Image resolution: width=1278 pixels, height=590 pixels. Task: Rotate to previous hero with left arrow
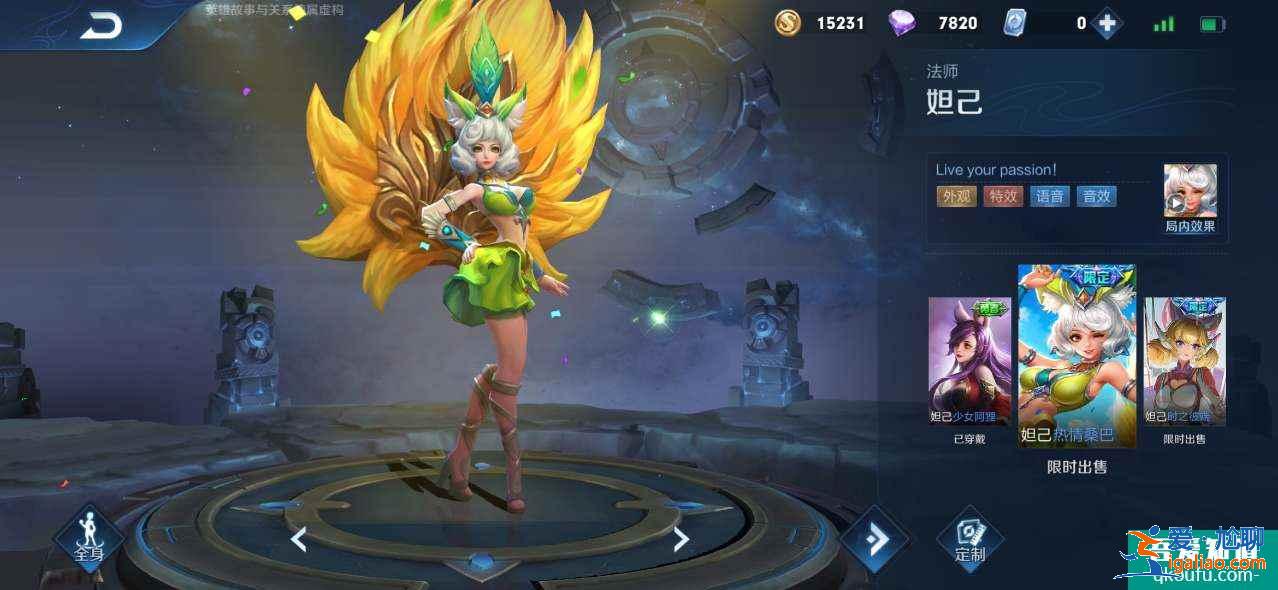click(298, 539)
